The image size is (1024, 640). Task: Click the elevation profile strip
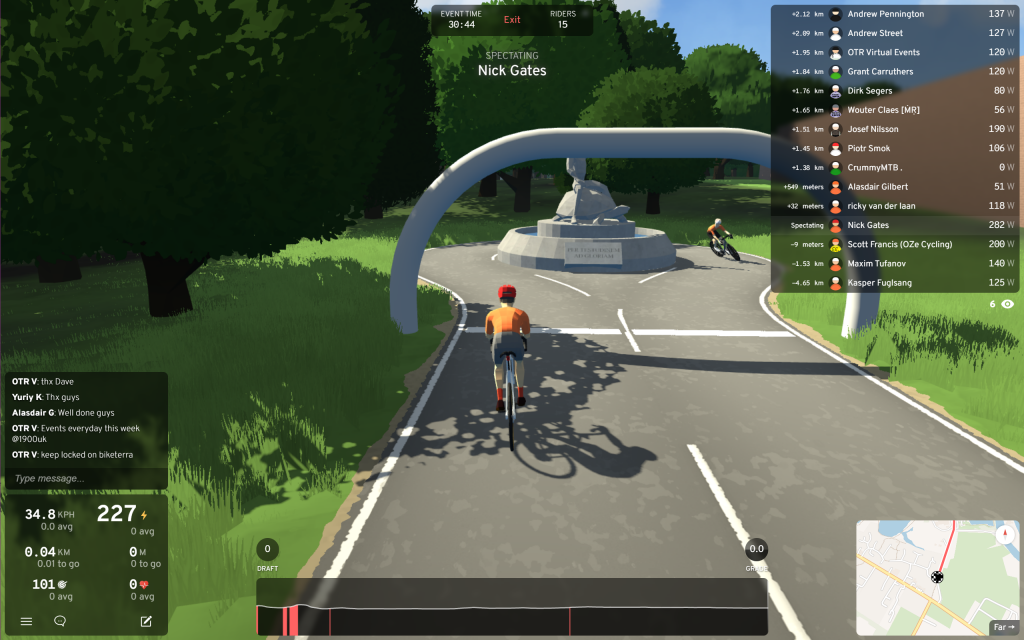(511, 607)
